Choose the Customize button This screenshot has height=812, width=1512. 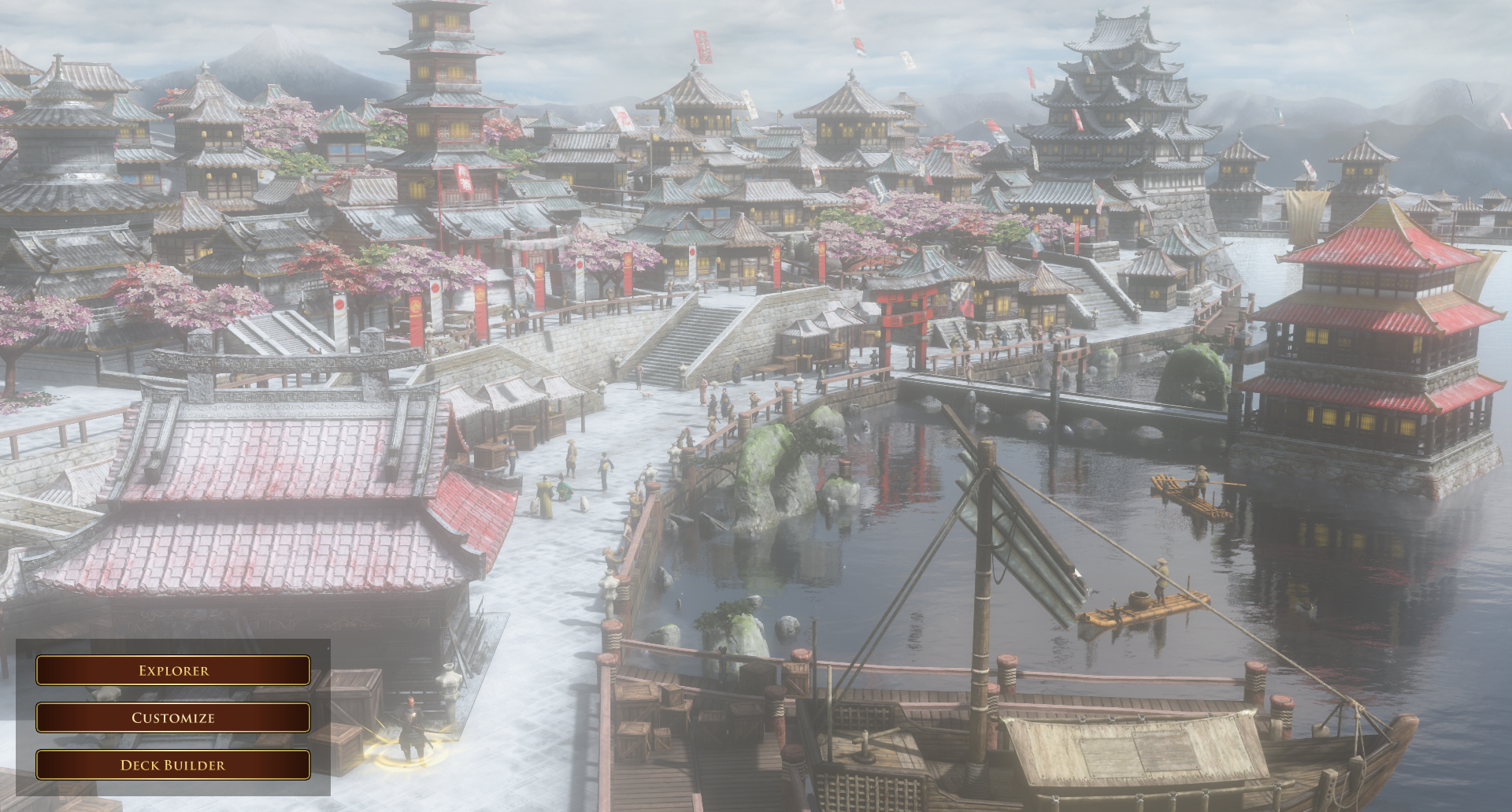pos(173,717)
